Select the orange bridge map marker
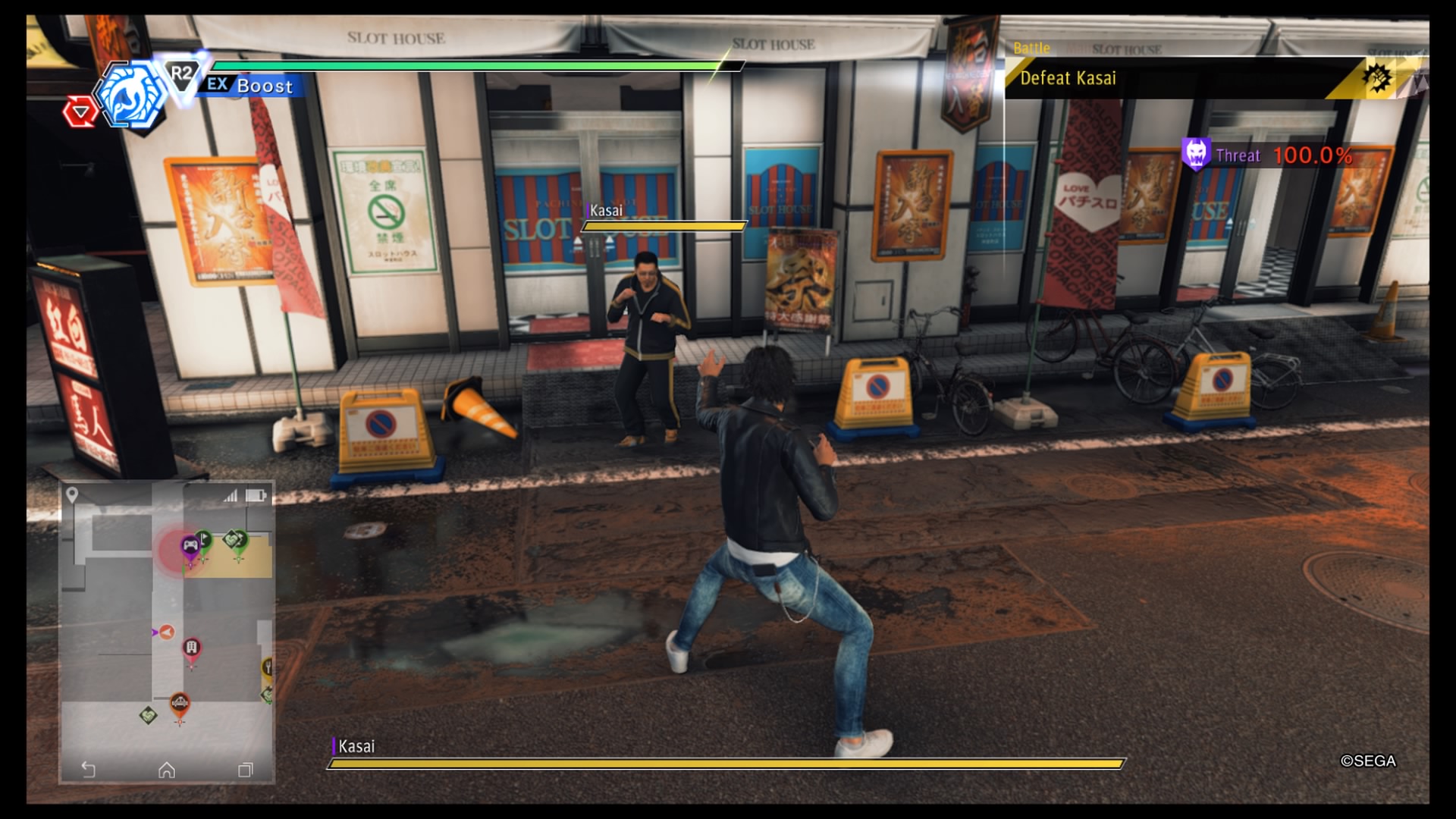This screenshot has height=819, width=1456. pos(180,704)
